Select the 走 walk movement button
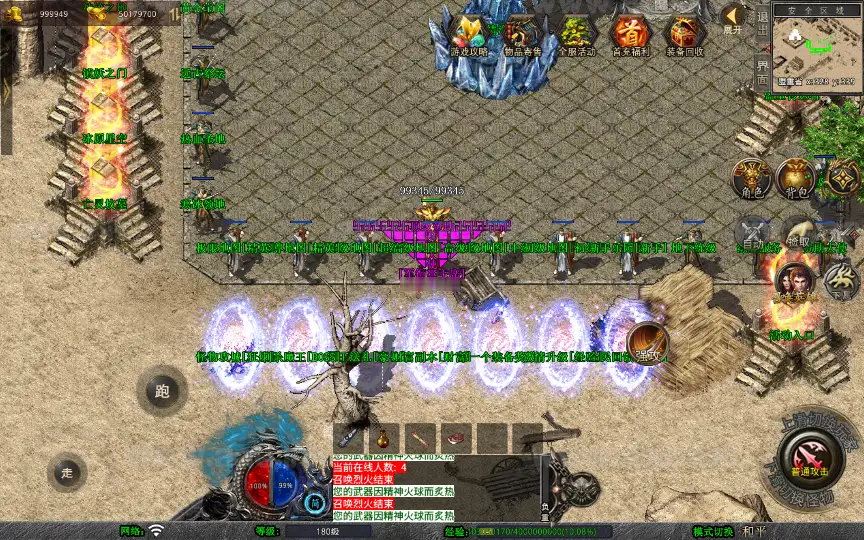This screenshot has width=864, height=540. click(x=67, y=472)
